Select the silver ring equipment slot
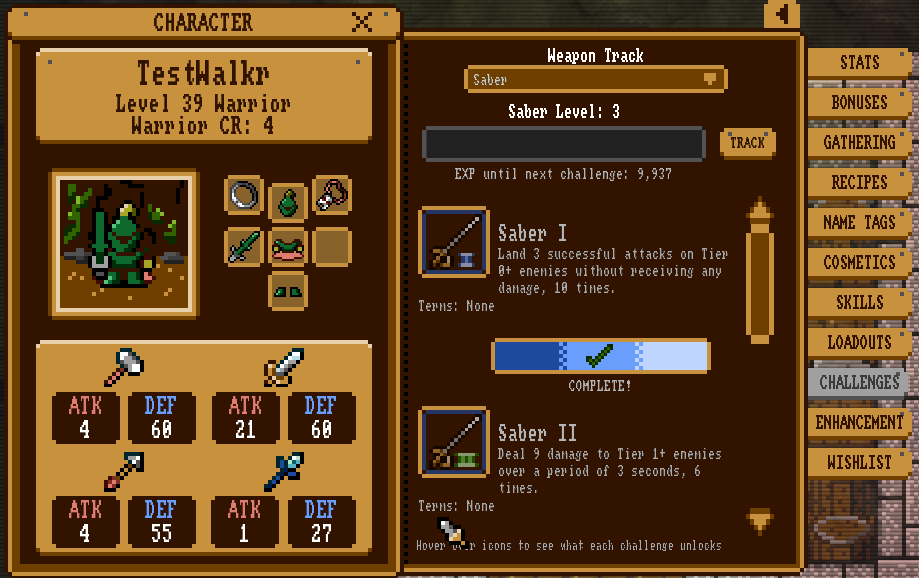 [x=244, y=195]
